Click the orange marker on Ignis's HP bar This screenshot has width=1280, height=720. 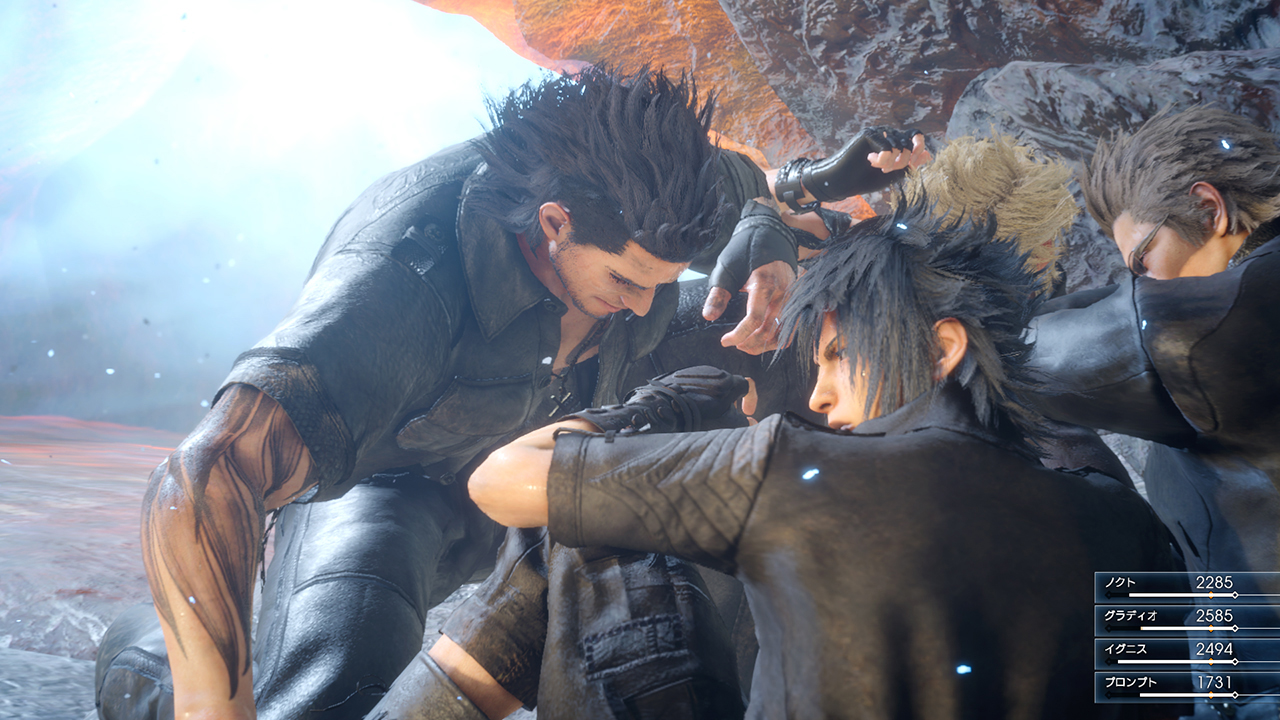pyautogui.click(x=1210, y=661)
